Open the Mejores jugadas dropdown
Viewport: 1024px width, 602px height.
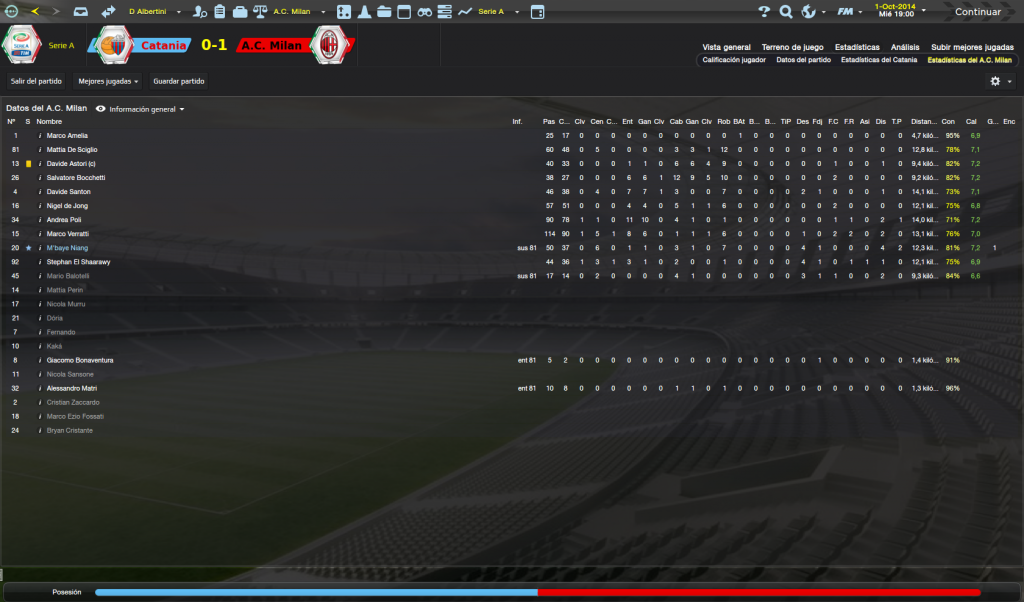coord(107,81)
